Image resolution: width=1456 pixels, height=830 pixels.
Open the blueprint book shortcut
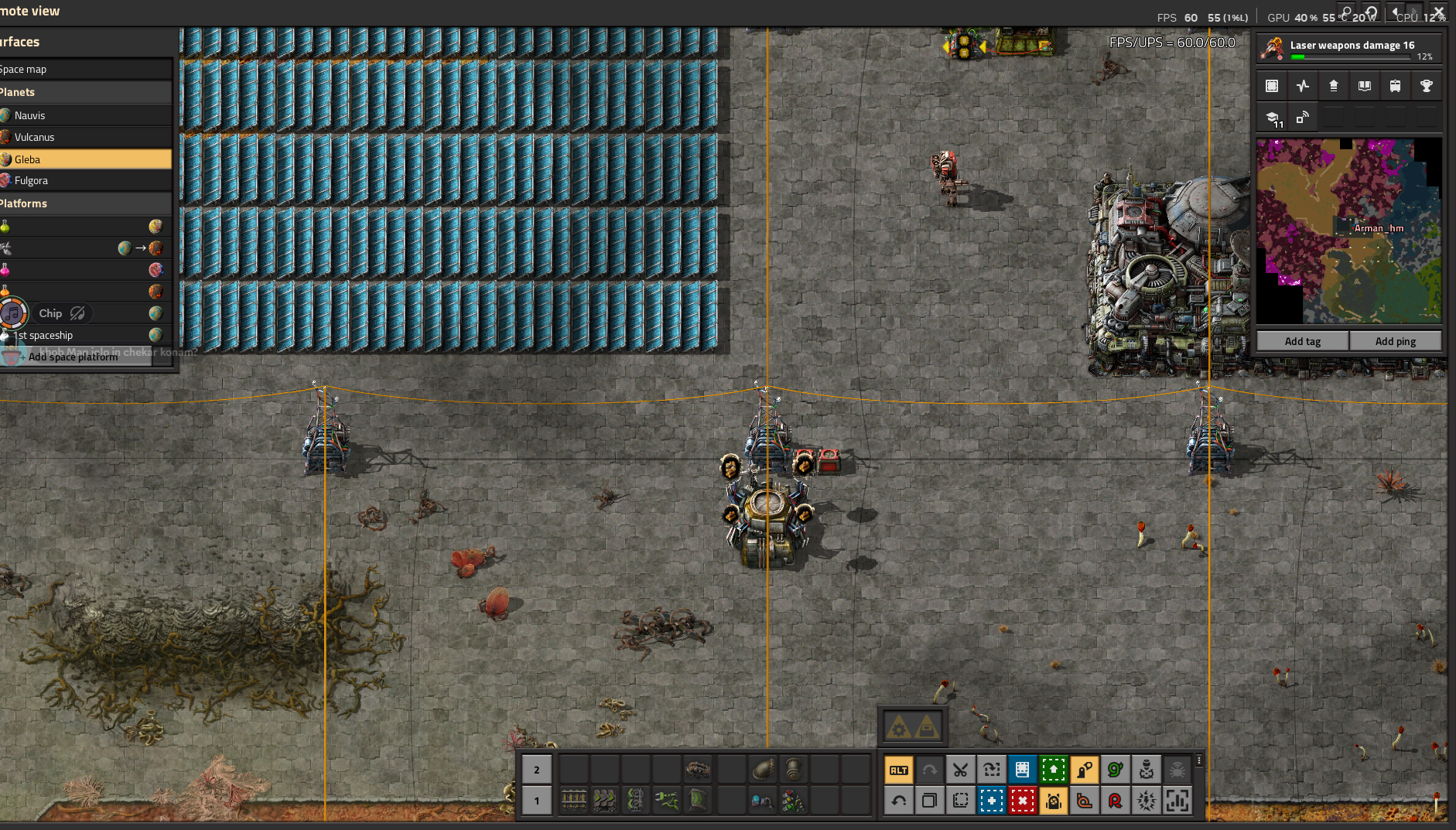(1023, 770)
